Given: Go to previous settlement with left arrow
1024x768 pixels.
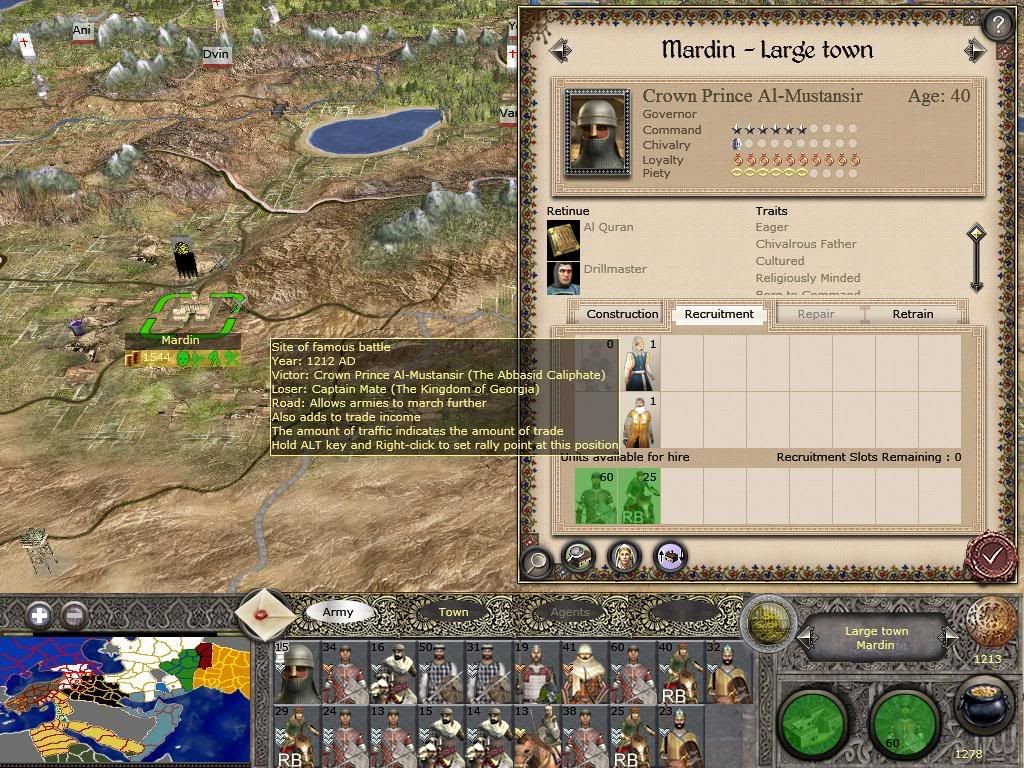Looking at the screenshot, I should [x=560, y=50].
